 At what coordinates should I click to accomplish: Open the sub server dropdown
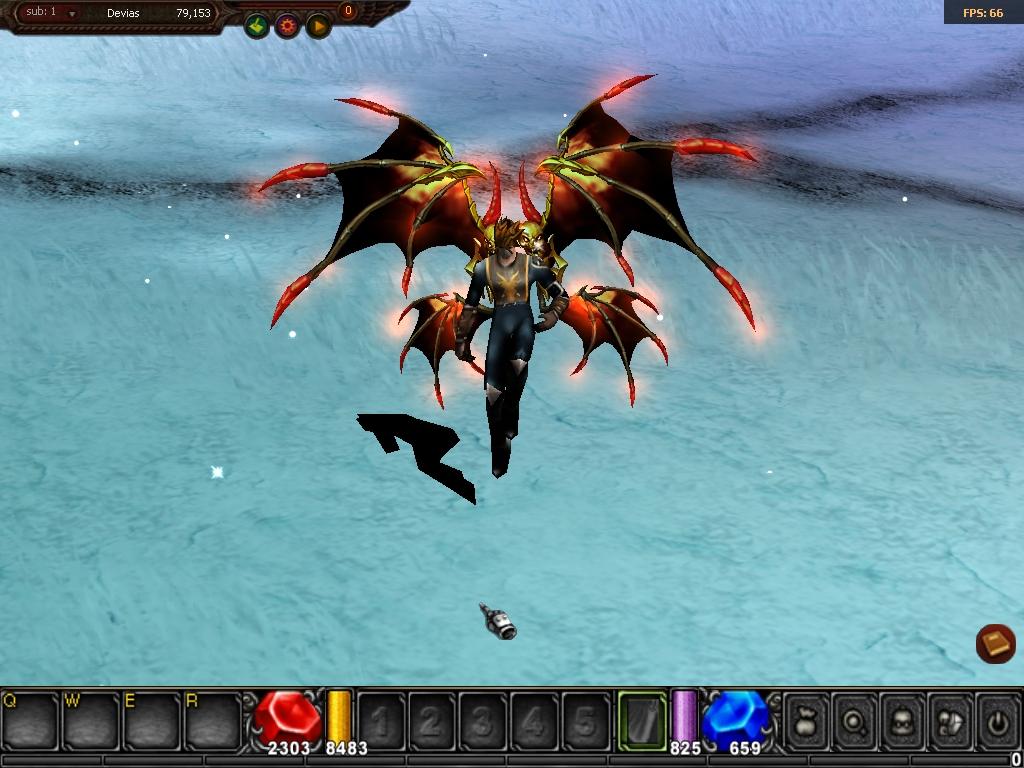coord(72,14)
